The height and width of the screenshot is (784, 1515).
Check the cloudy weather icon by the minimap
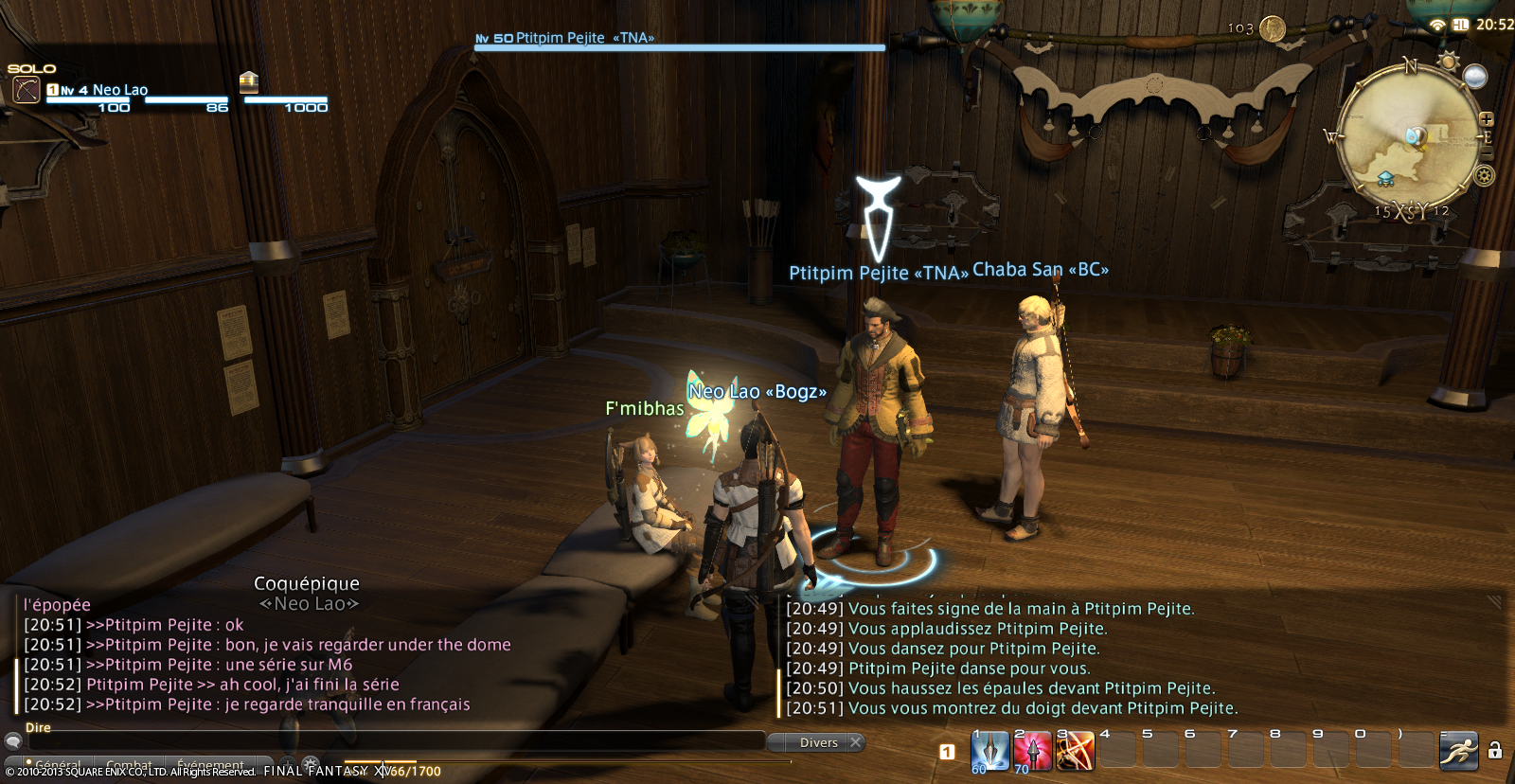click(x=1475, y=76)
